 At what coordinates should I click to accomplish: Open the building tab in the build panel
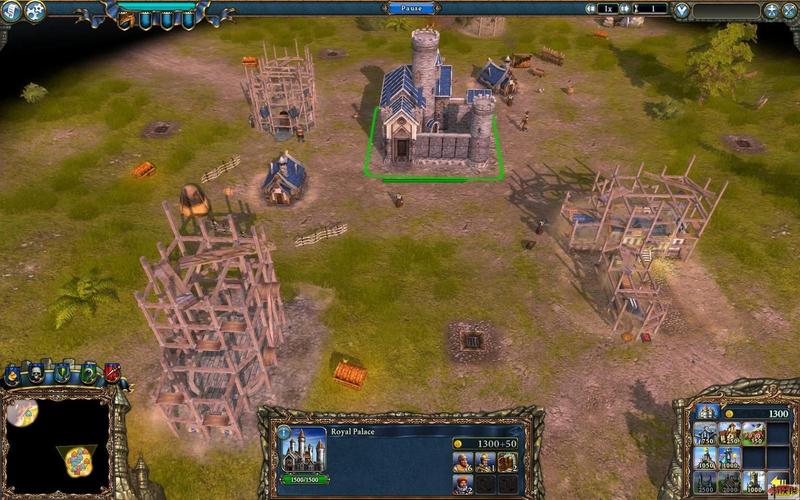pyautogui.click(x=707, y=411)
